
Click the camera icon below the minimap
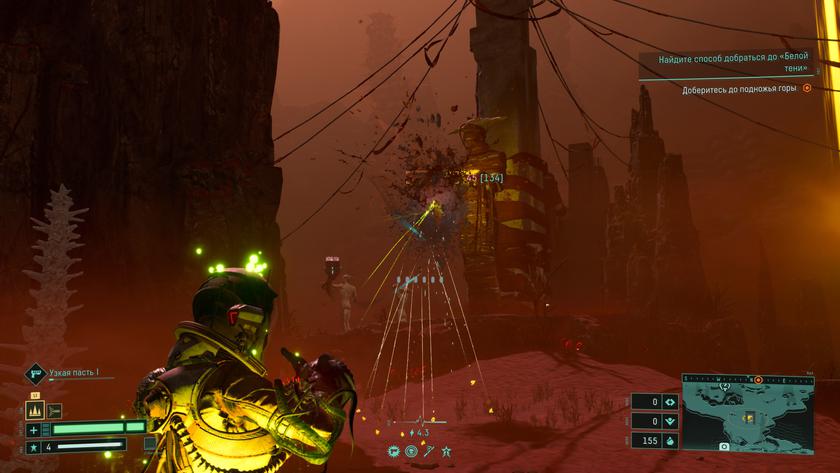tap(724, 447)
